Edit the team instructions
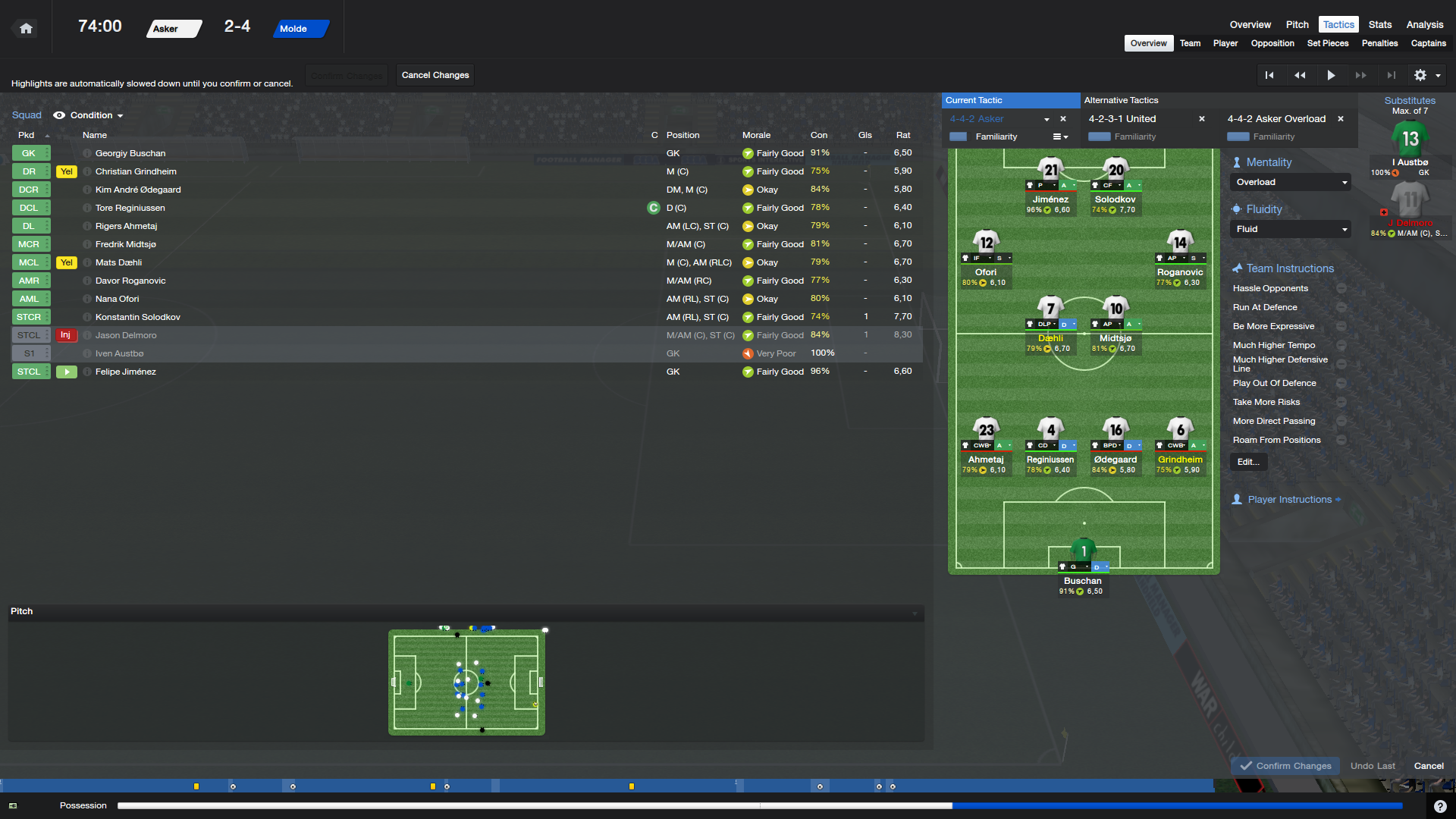The width and height of the screenshot is (1456, 819). (1247, 462)
